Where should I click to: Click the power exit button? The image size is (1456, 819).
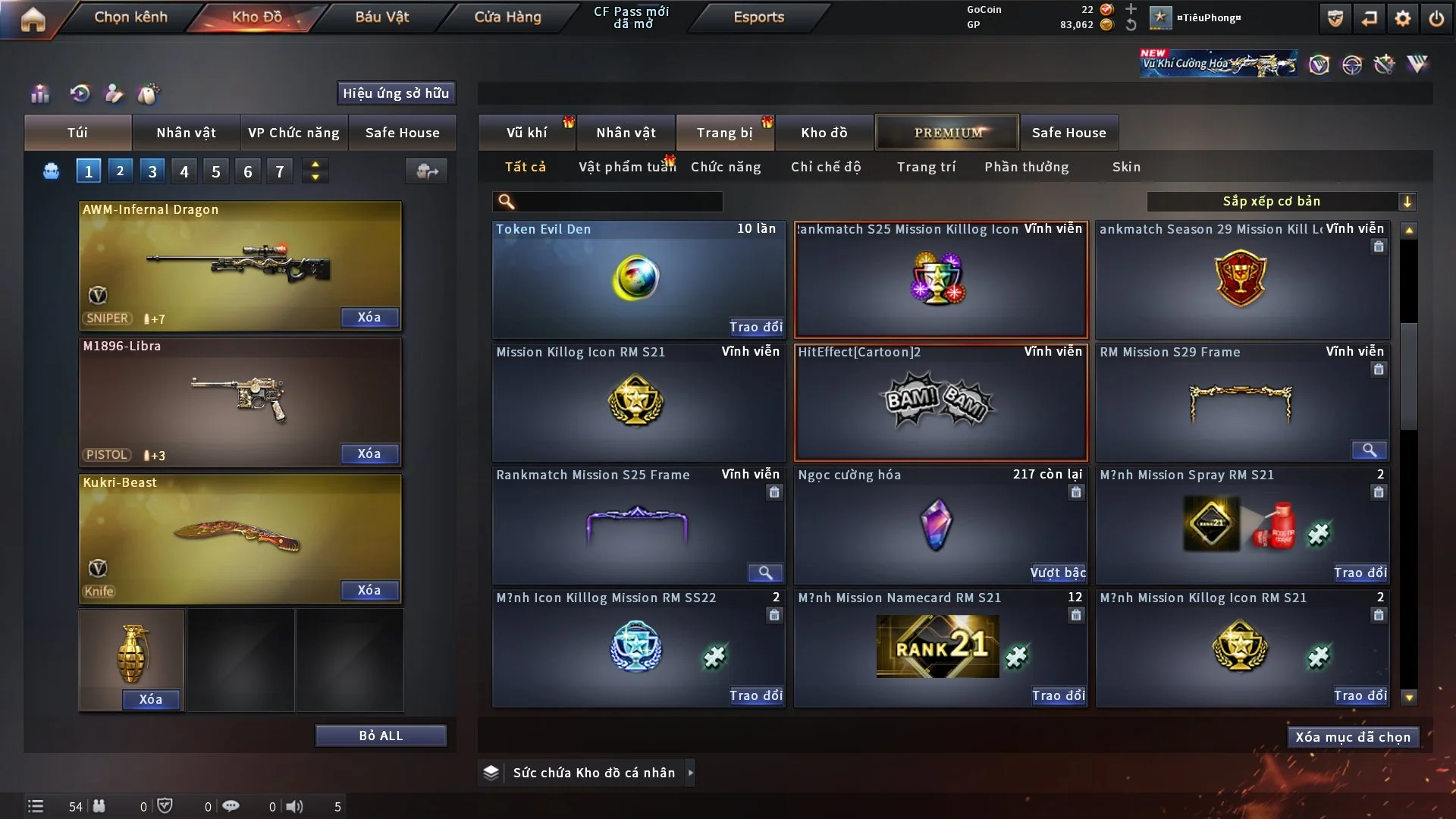point(1436,19)
